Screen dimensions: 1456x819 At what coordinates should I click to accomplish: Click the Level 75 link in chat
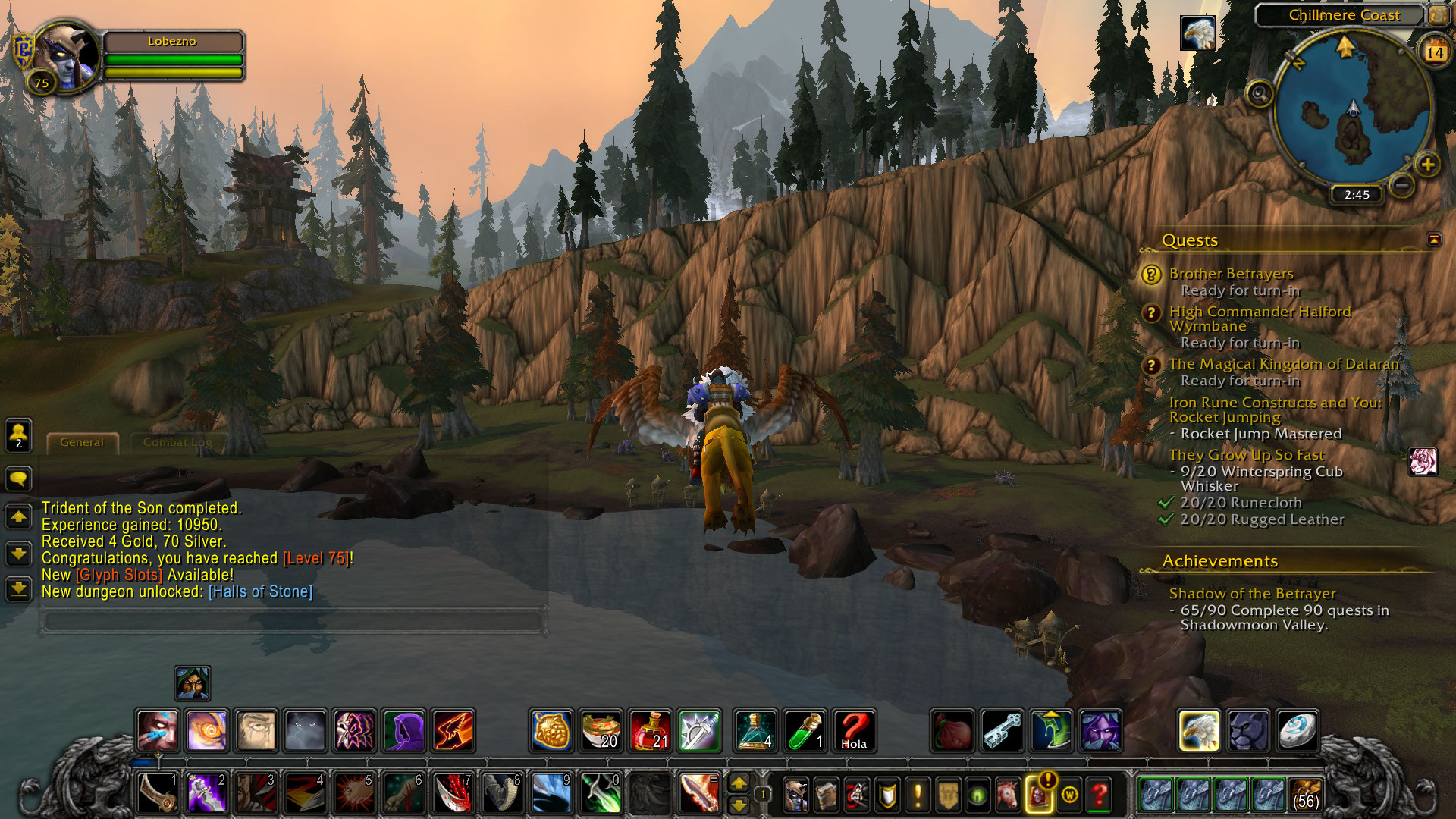pyautogui.click(x=315, y=559)
